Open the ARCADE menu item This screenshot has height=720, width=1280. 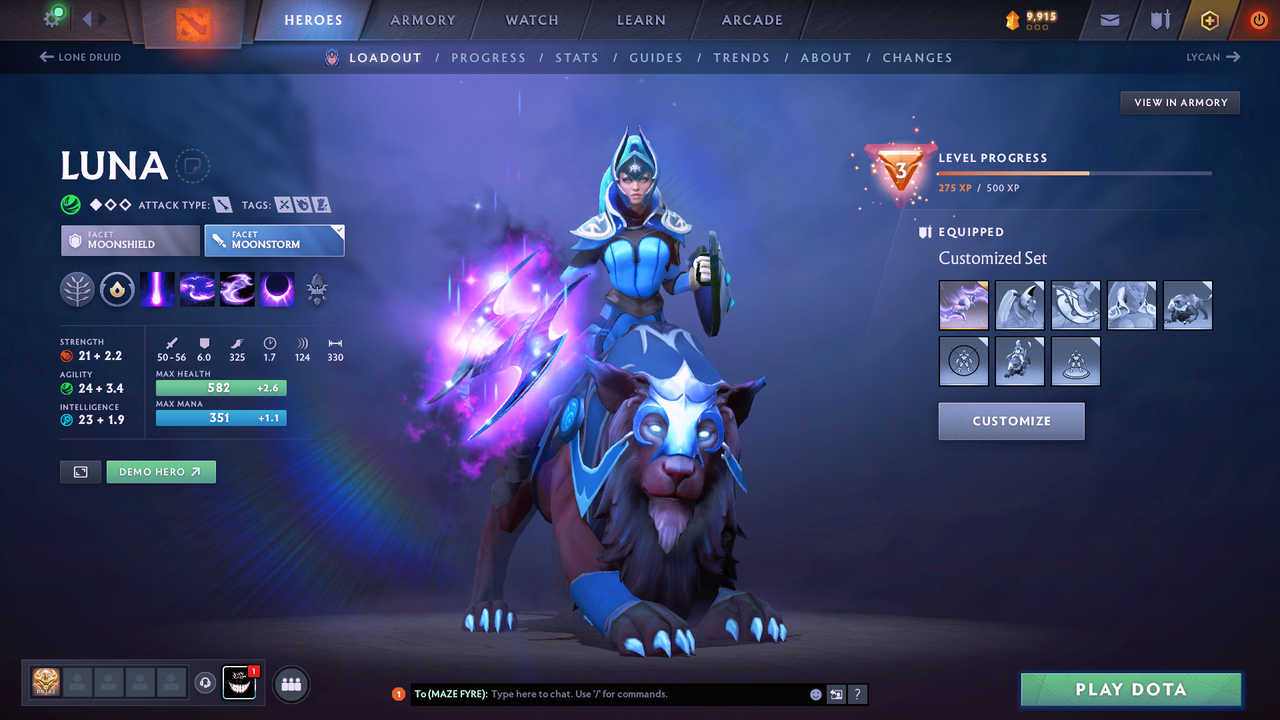point(751,20)
